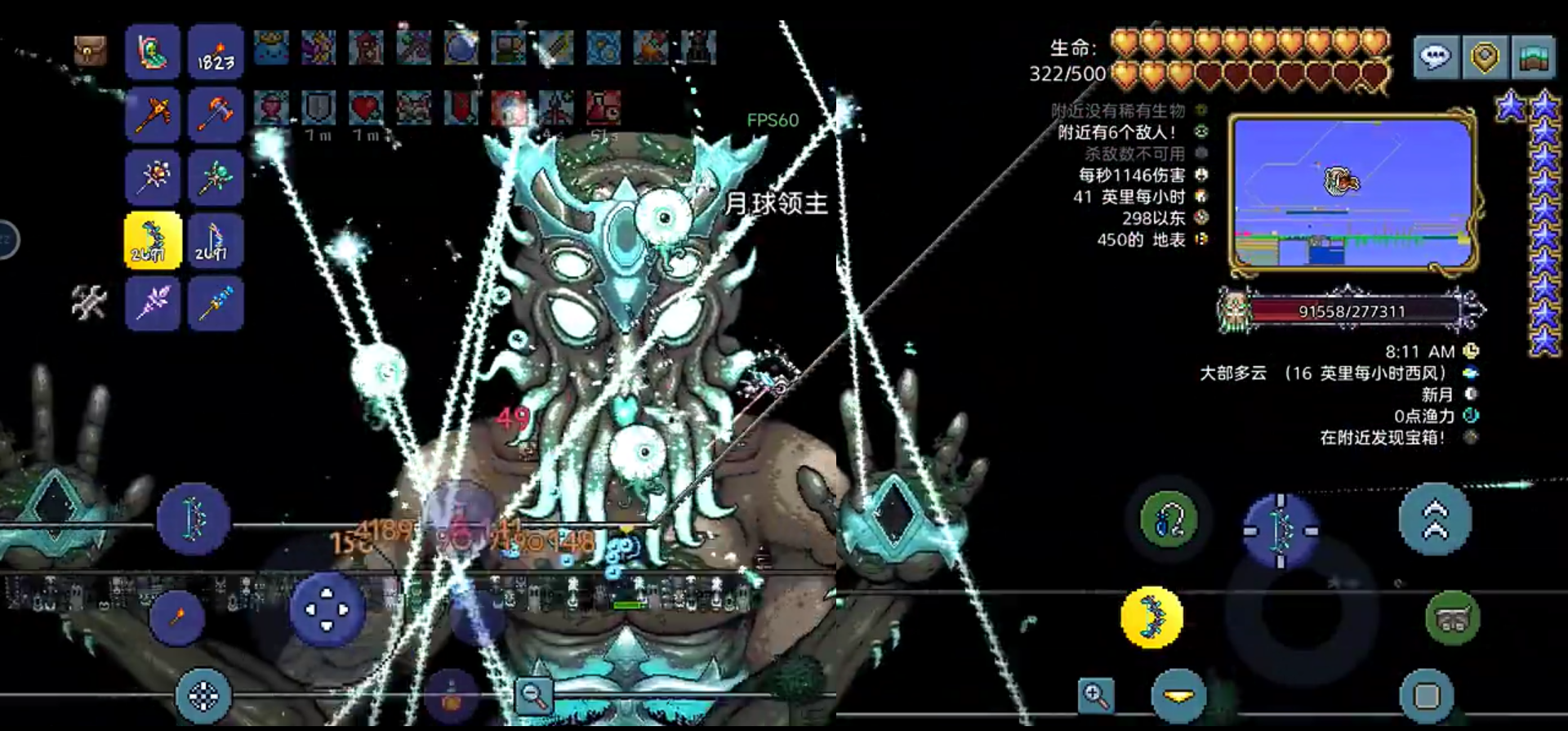
Task: Tap the yellow map pin button
Action: 1484,56
